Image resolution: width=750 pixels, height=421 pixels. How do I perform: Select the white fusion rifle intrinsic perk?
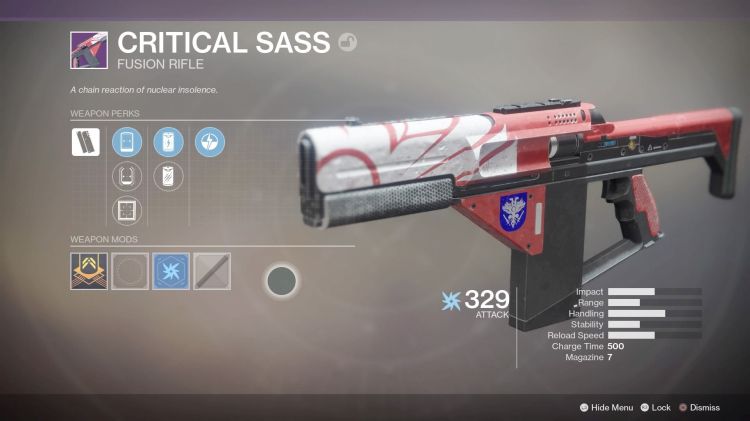point(85,142)
